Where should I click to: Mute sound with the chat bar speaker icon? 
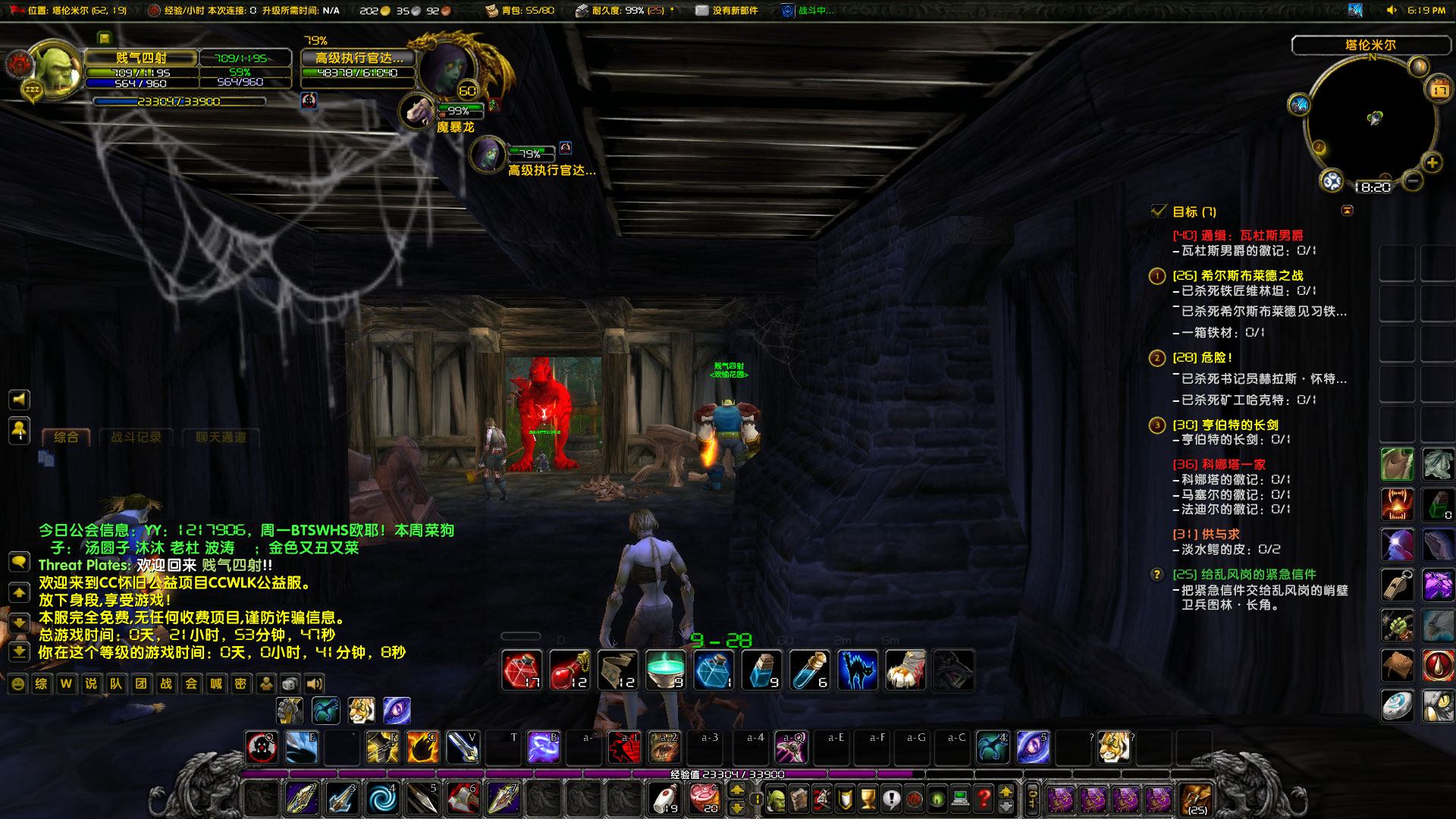tap(315, 684)
